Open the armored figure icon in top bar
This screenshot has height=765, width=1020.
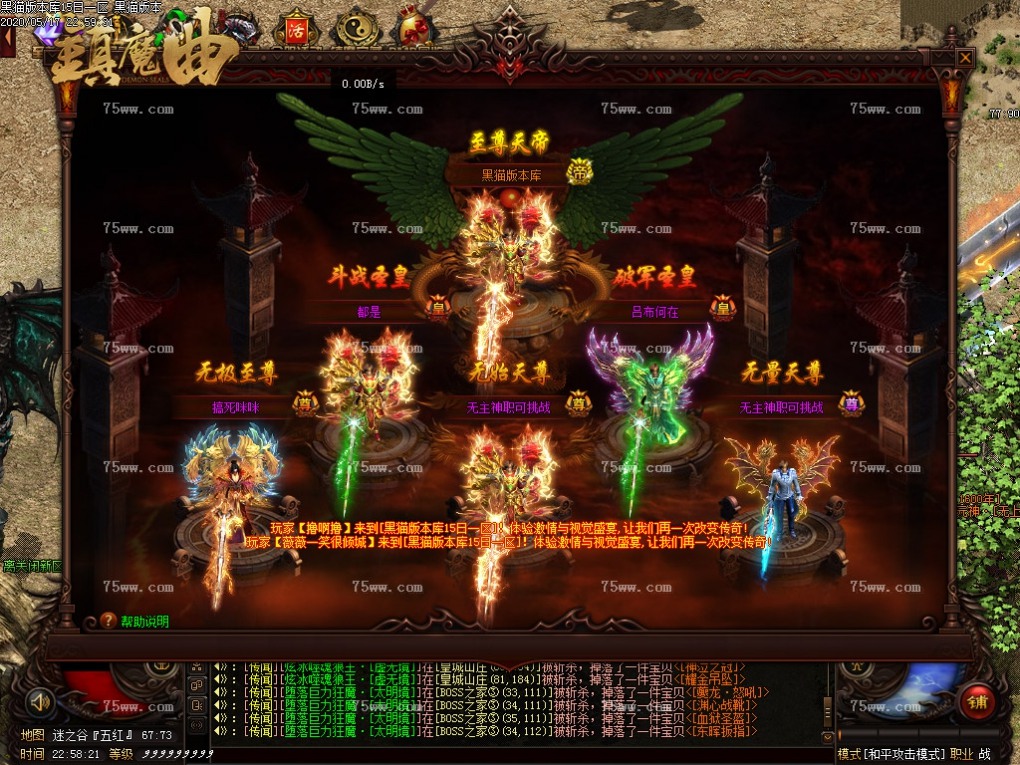tap(237, 29)
